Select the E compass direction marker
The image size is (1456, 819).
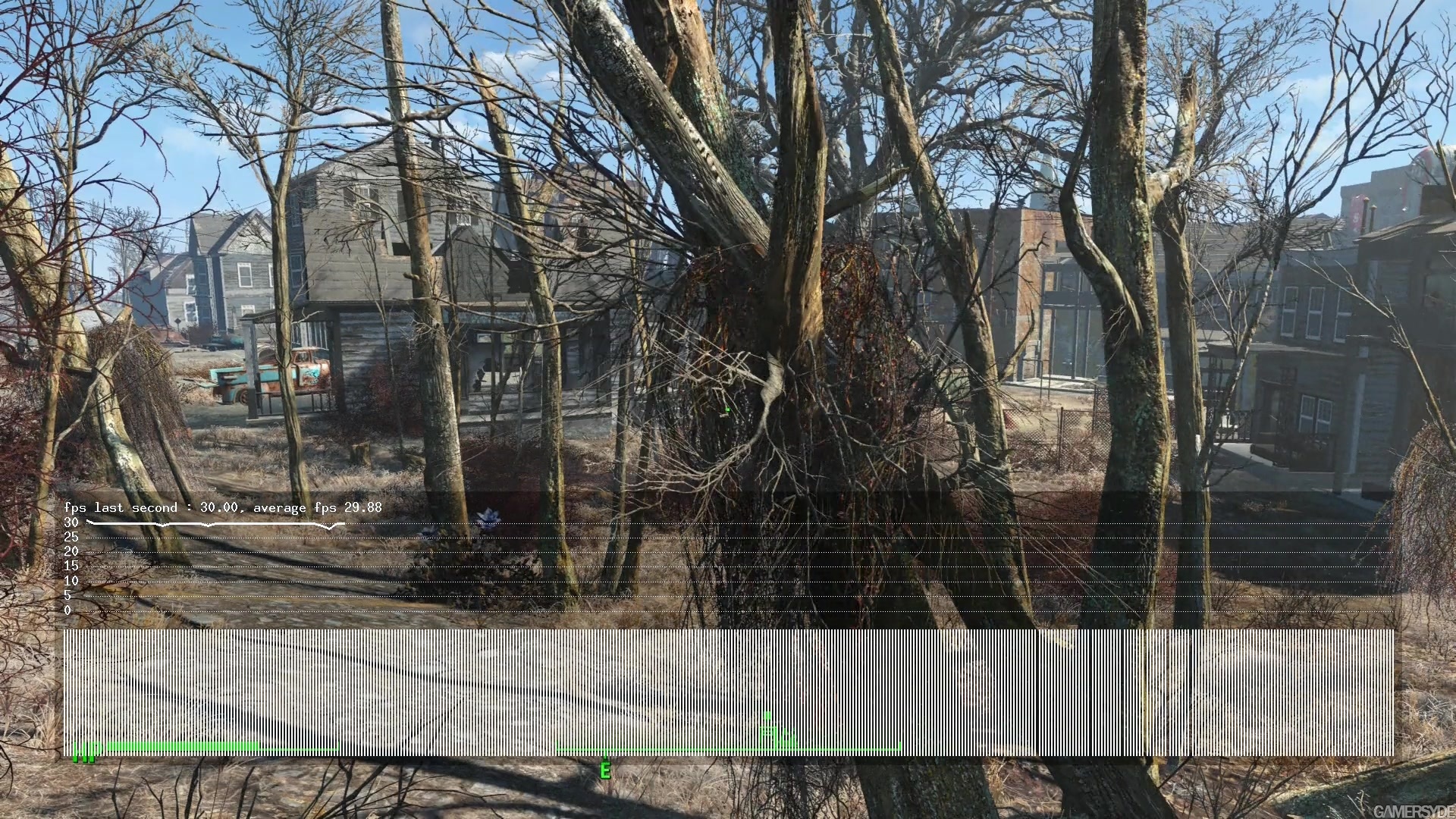tap(605, 770)
